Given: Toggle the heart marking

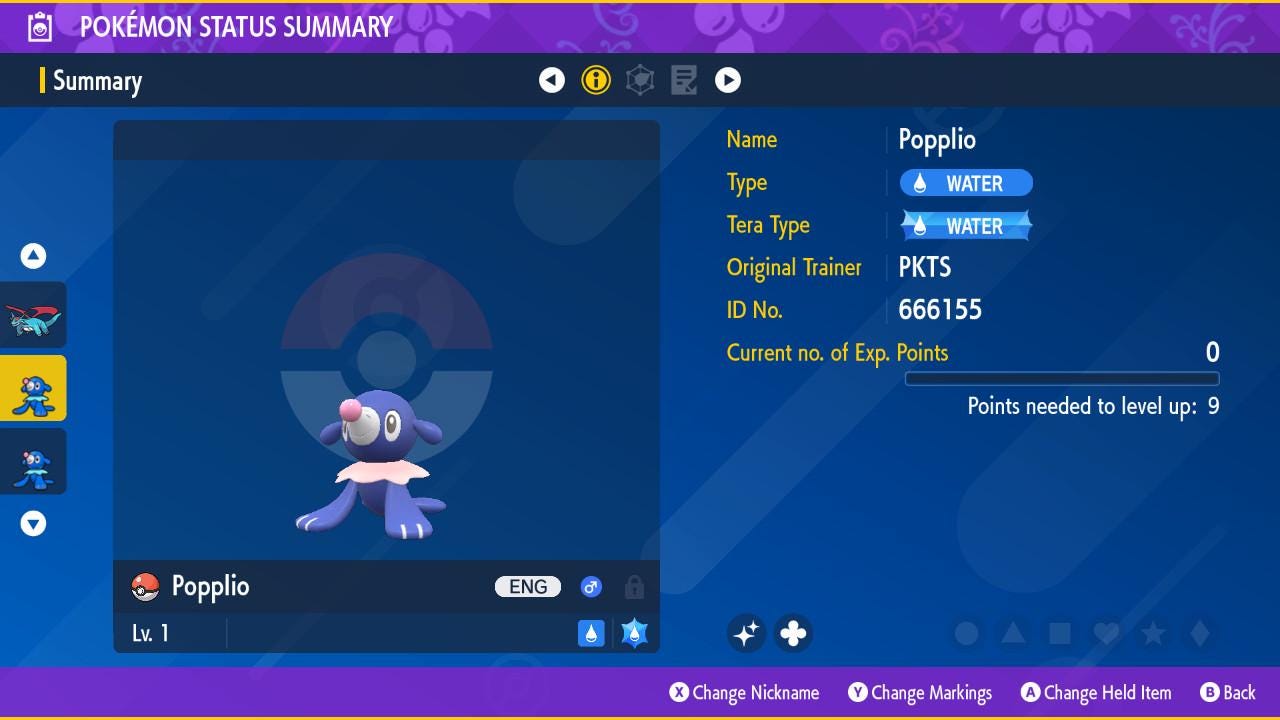Looking at the screenshot, I should click(x=1106, y=634).
